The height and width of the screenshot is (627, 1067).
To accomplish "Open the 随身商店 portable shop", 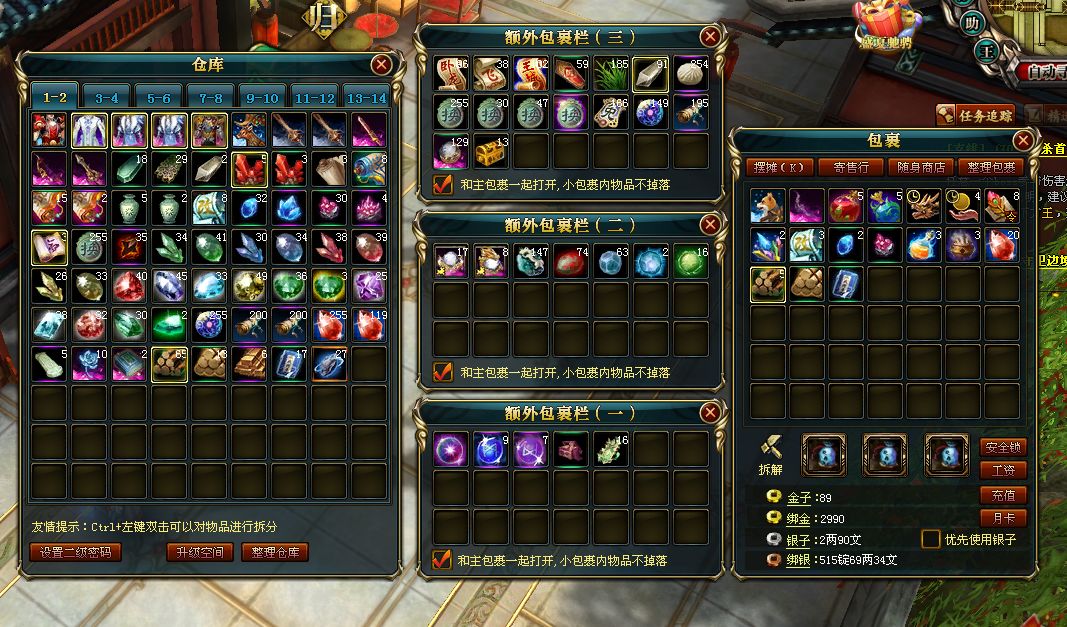I will (x=921, y=167).
